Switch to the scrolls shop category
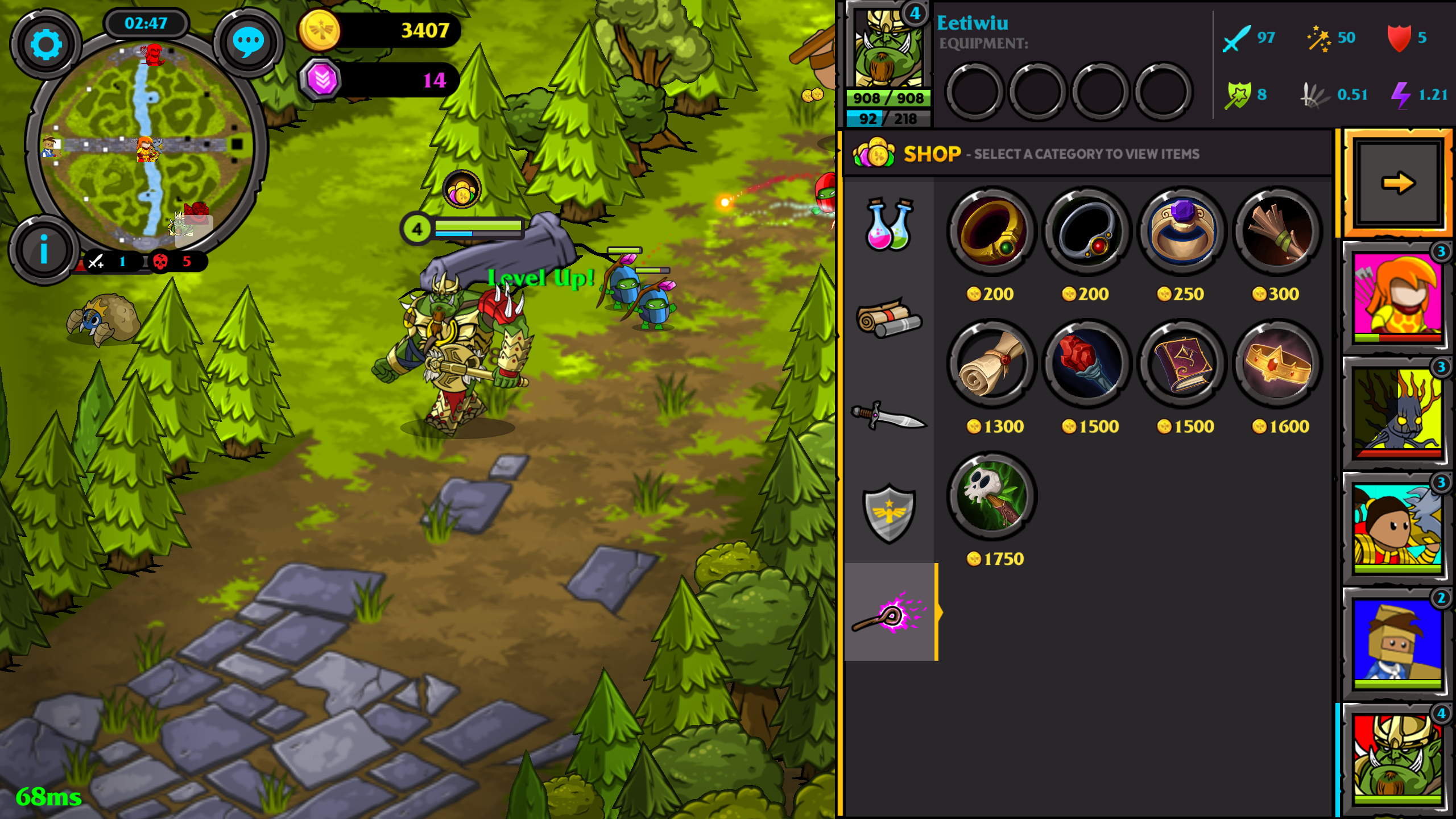This screenshot has height=819, width=1456. (x=889, y=318)
